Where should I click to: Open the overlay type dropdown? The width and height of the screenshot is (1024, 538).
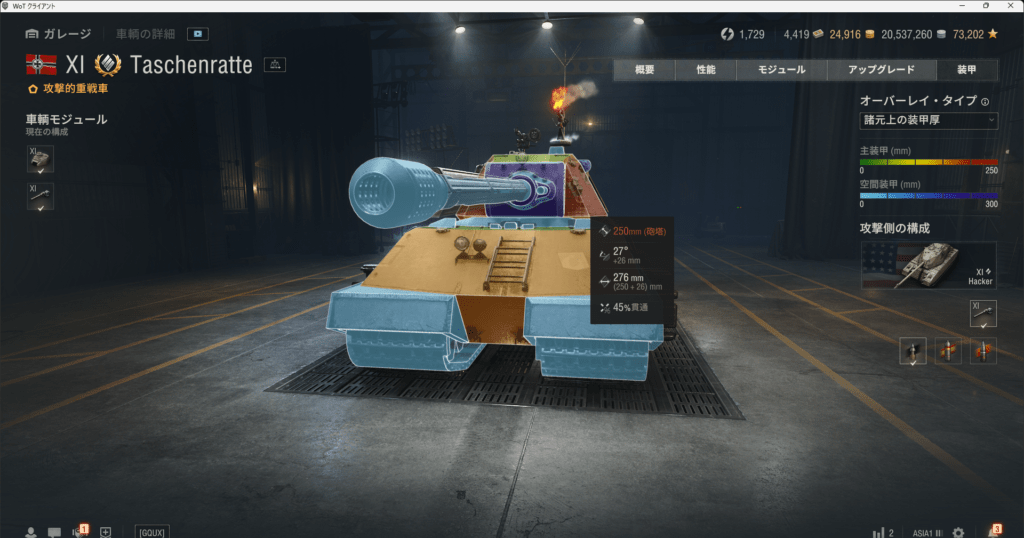click(x=928, y=120)
